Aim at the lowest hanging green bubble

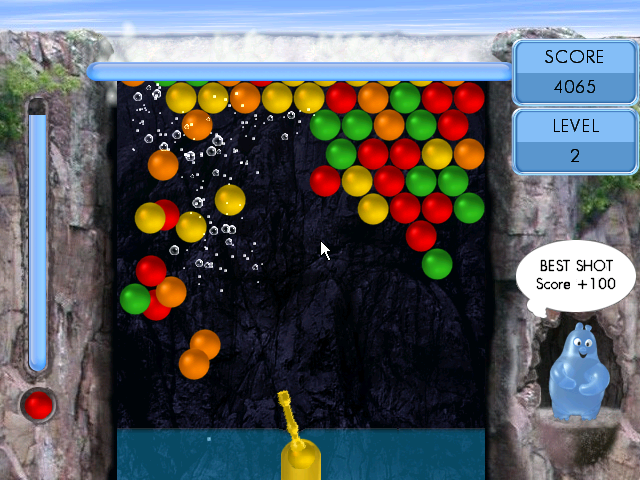tap(437, 264)
